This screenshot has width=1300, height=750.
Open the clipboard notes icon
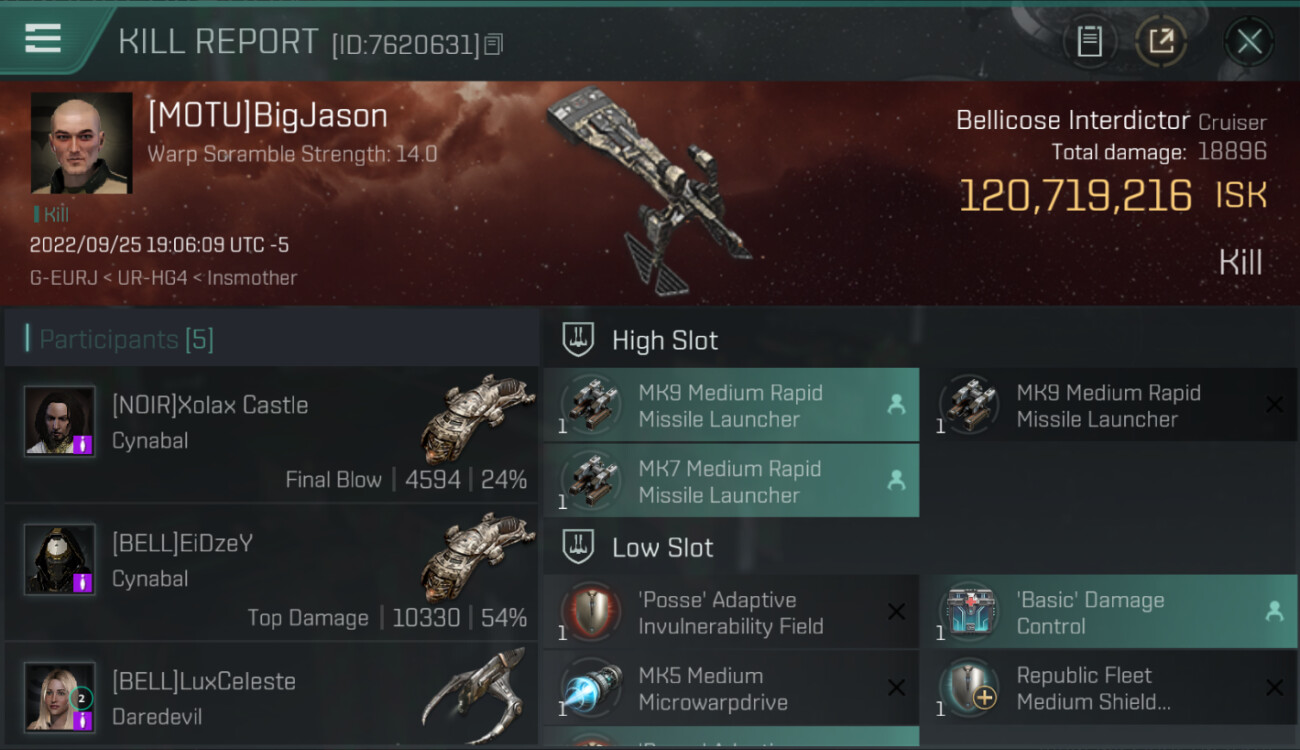(x=1089, y=41)
